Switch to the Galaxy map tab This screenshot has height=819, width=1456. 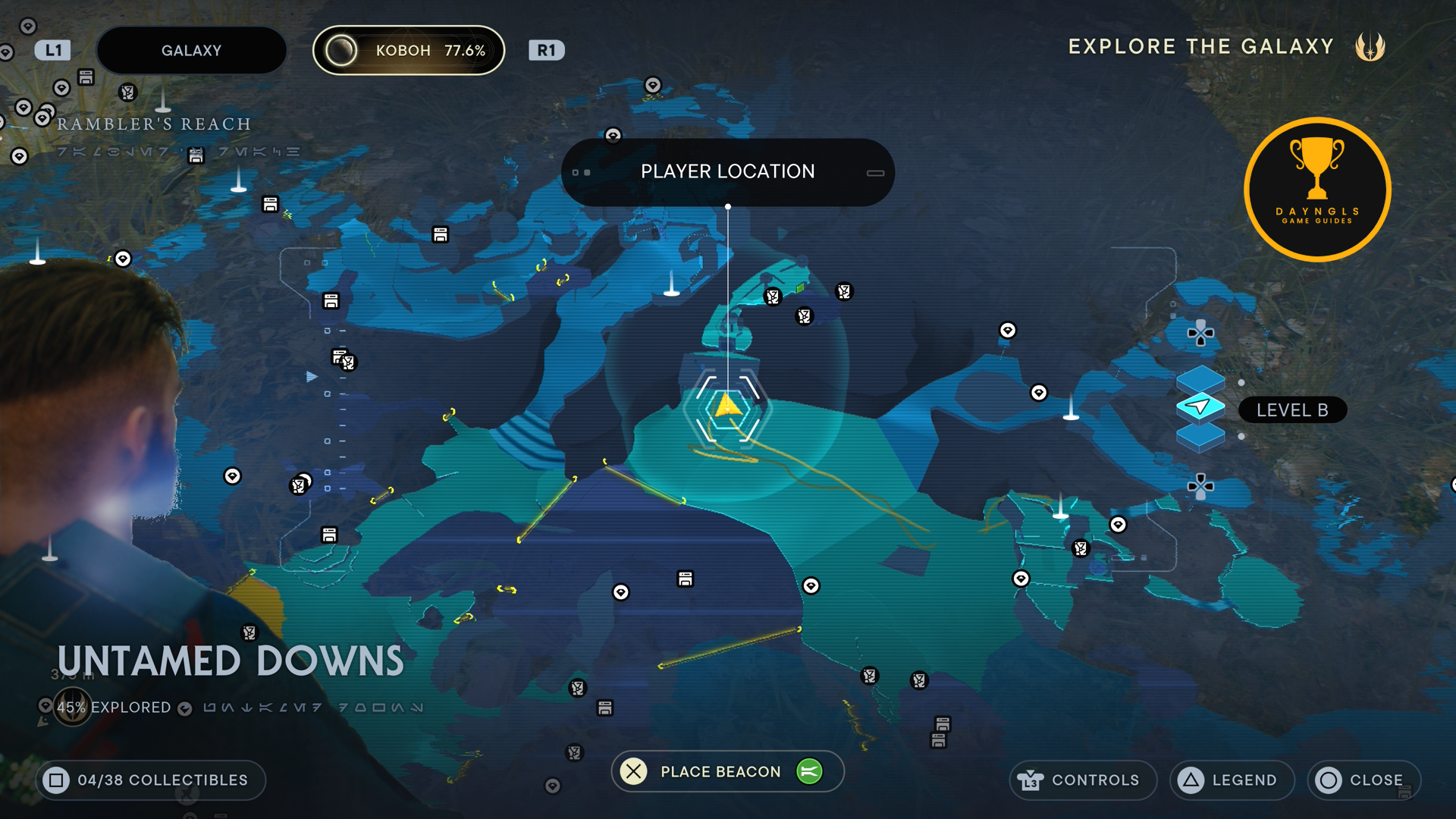click(191, 51)
